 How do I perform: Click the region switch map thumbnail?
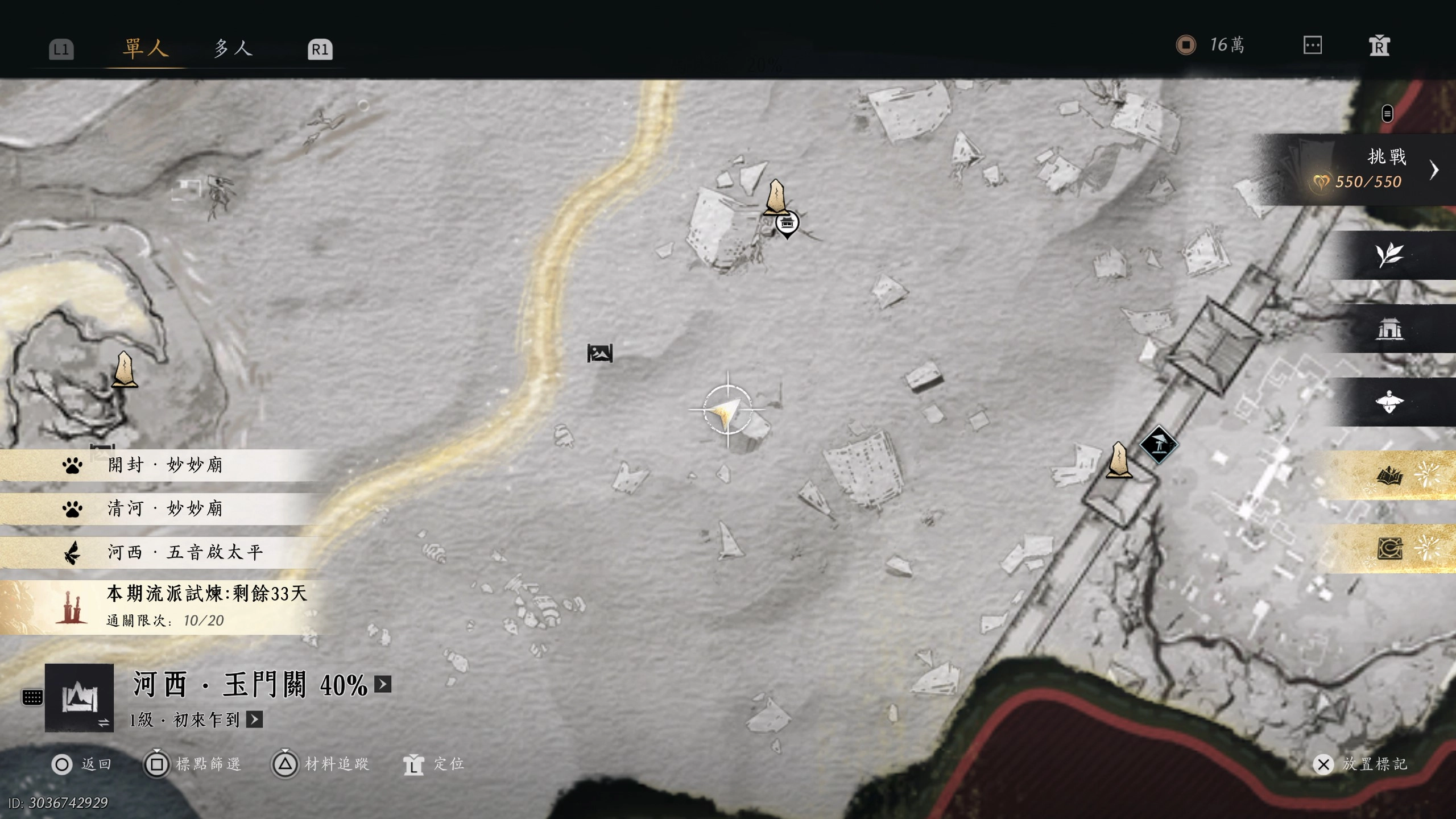tap(79, 698)
